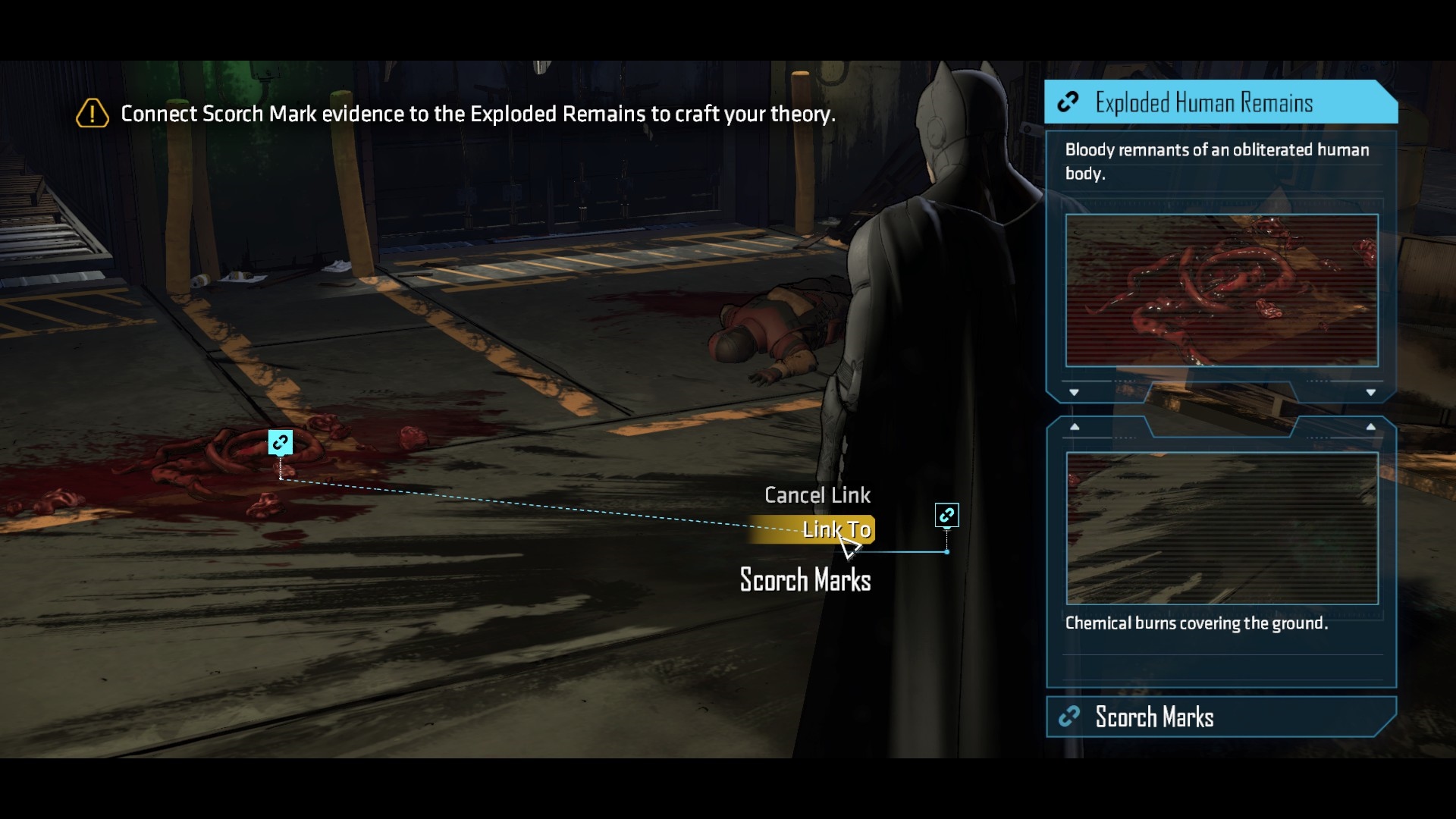Viewport: 1456px width, 819px height.
Task: Select the link marker over the bloody remains
Action: 281,442
